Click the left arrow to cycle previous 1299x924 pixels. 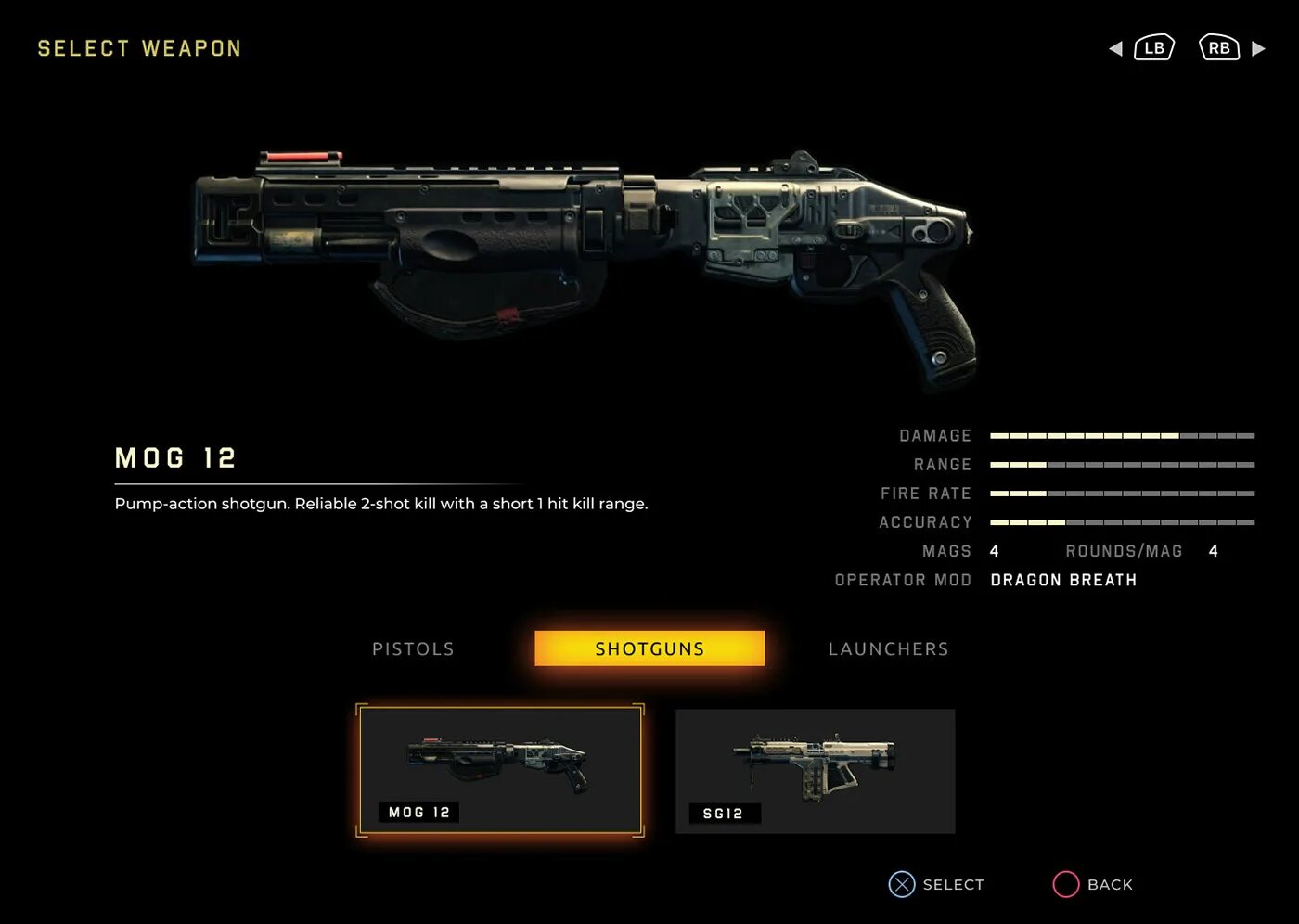1115,48
